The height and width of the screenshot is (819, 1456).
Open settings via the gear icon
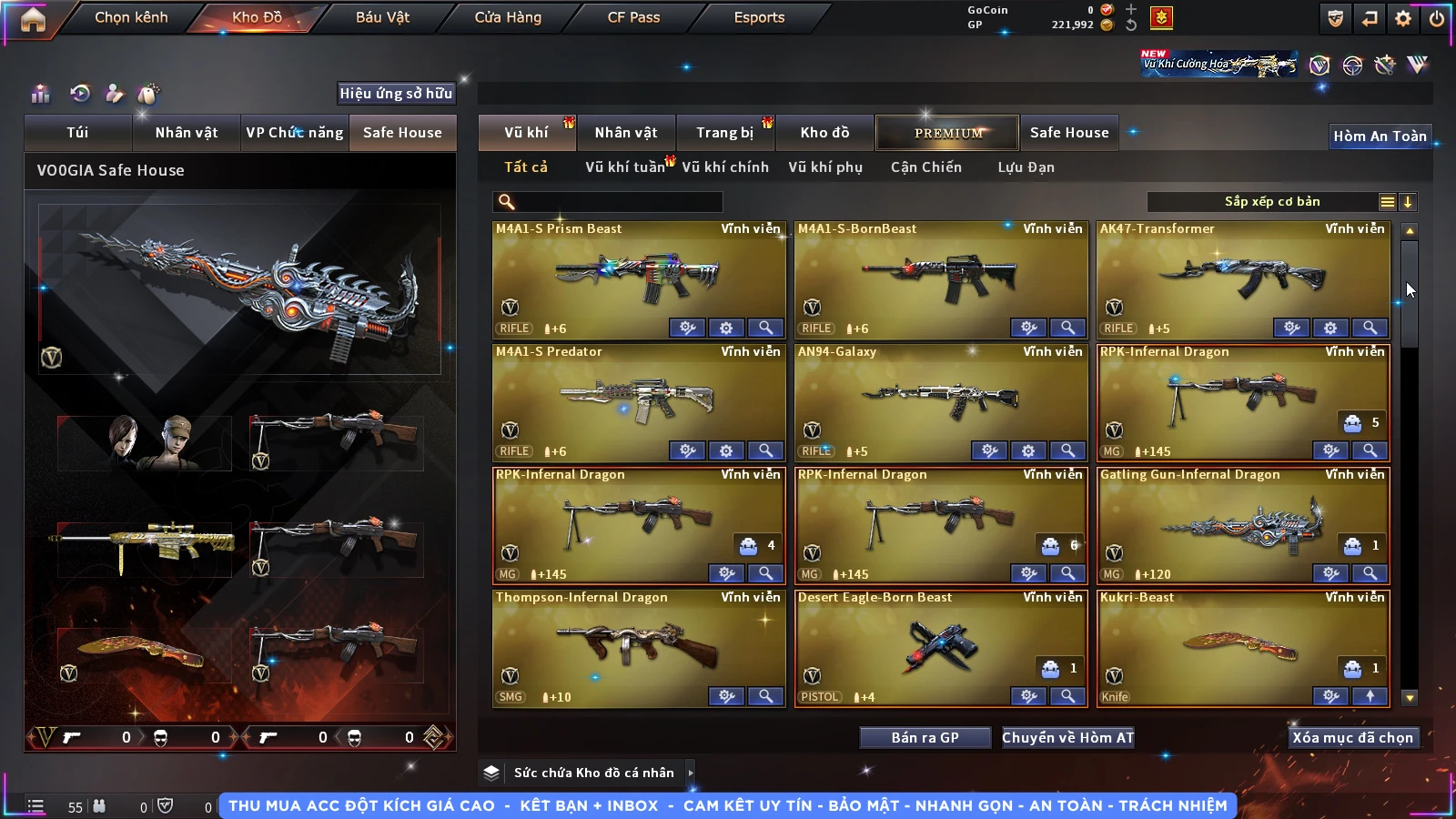pos(1403,18)
